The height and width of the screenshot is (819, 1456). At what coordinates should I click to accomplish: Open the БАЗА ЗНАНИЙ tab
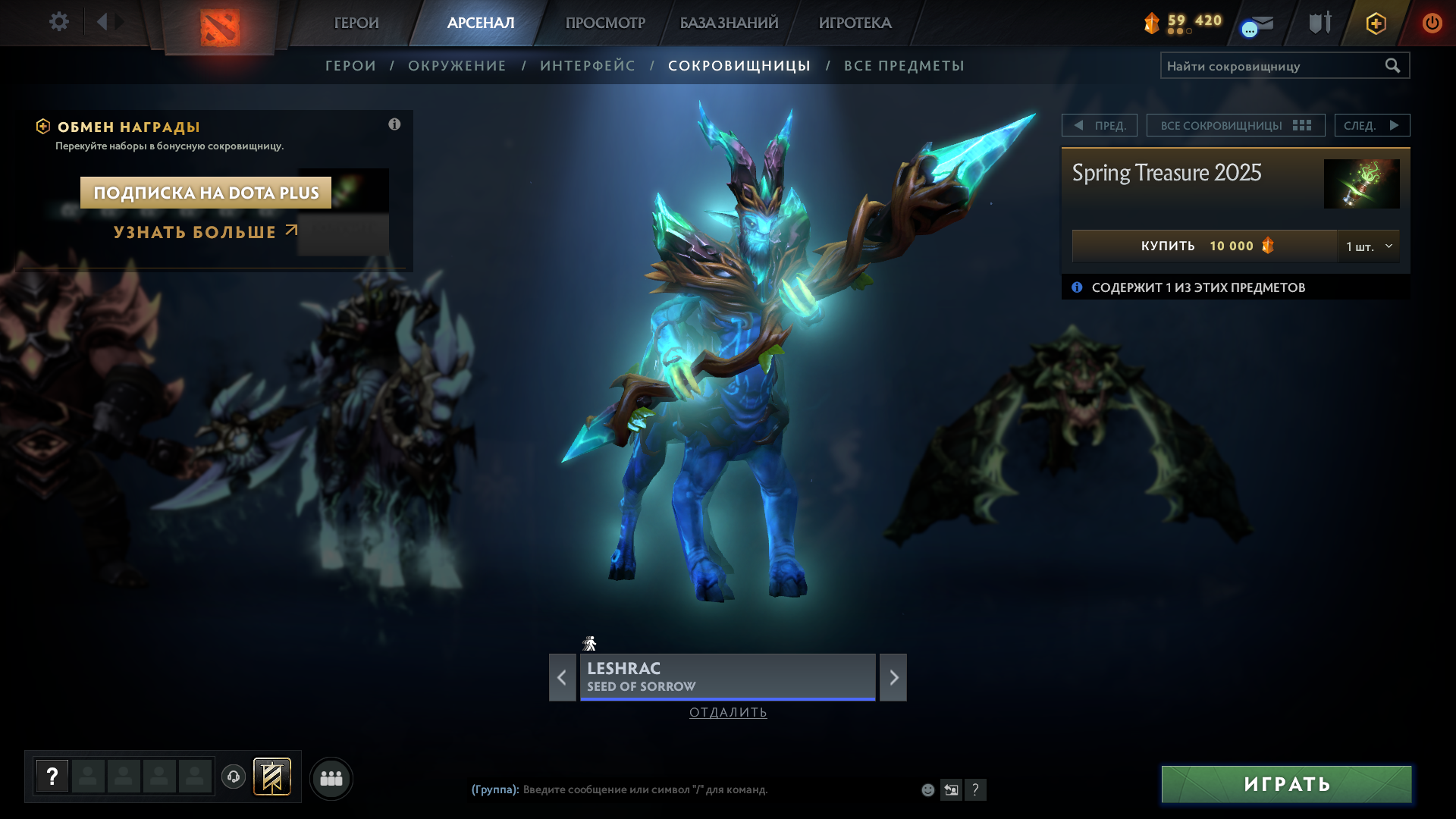point(729,23)
